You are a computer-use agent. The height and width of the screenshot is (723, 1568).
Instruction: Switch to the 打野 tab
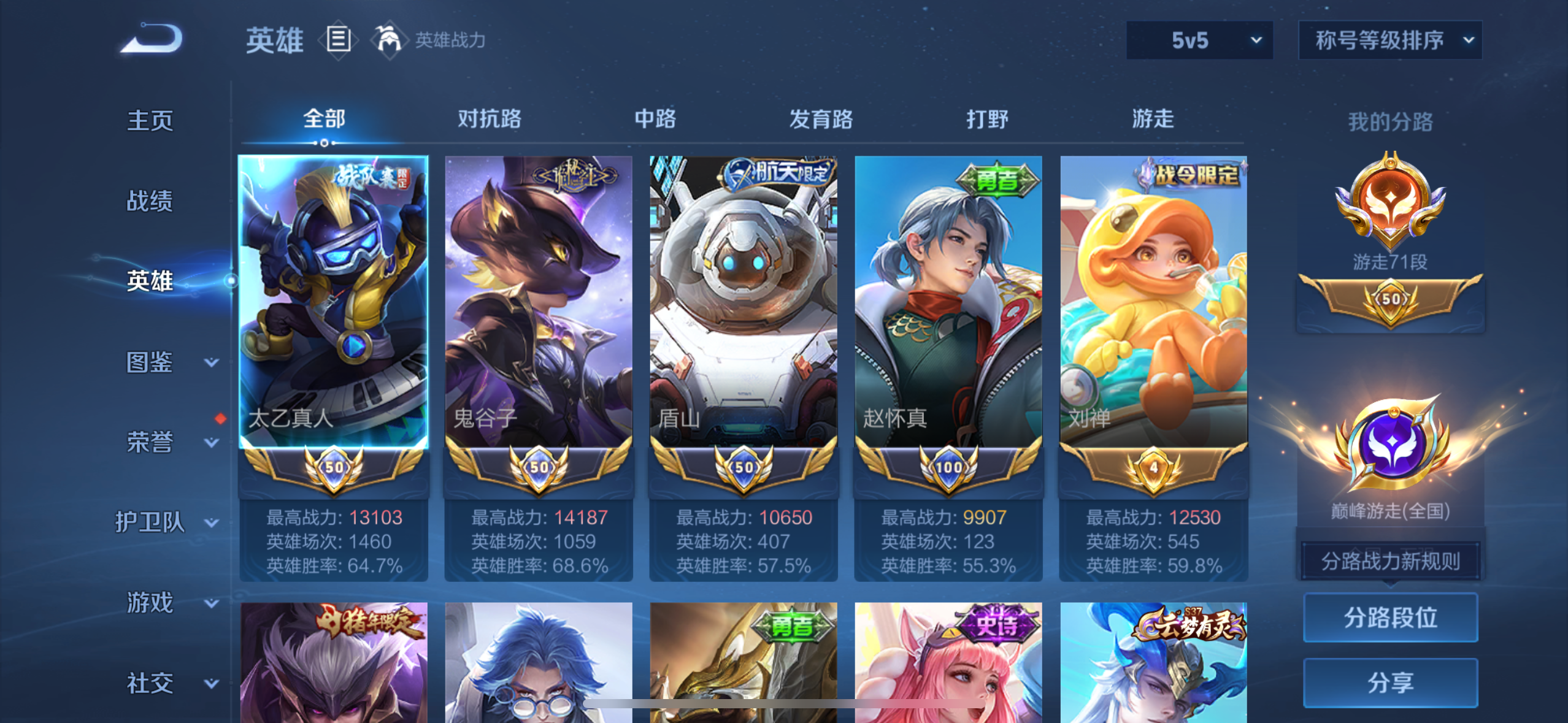click(x=988, y=120)
